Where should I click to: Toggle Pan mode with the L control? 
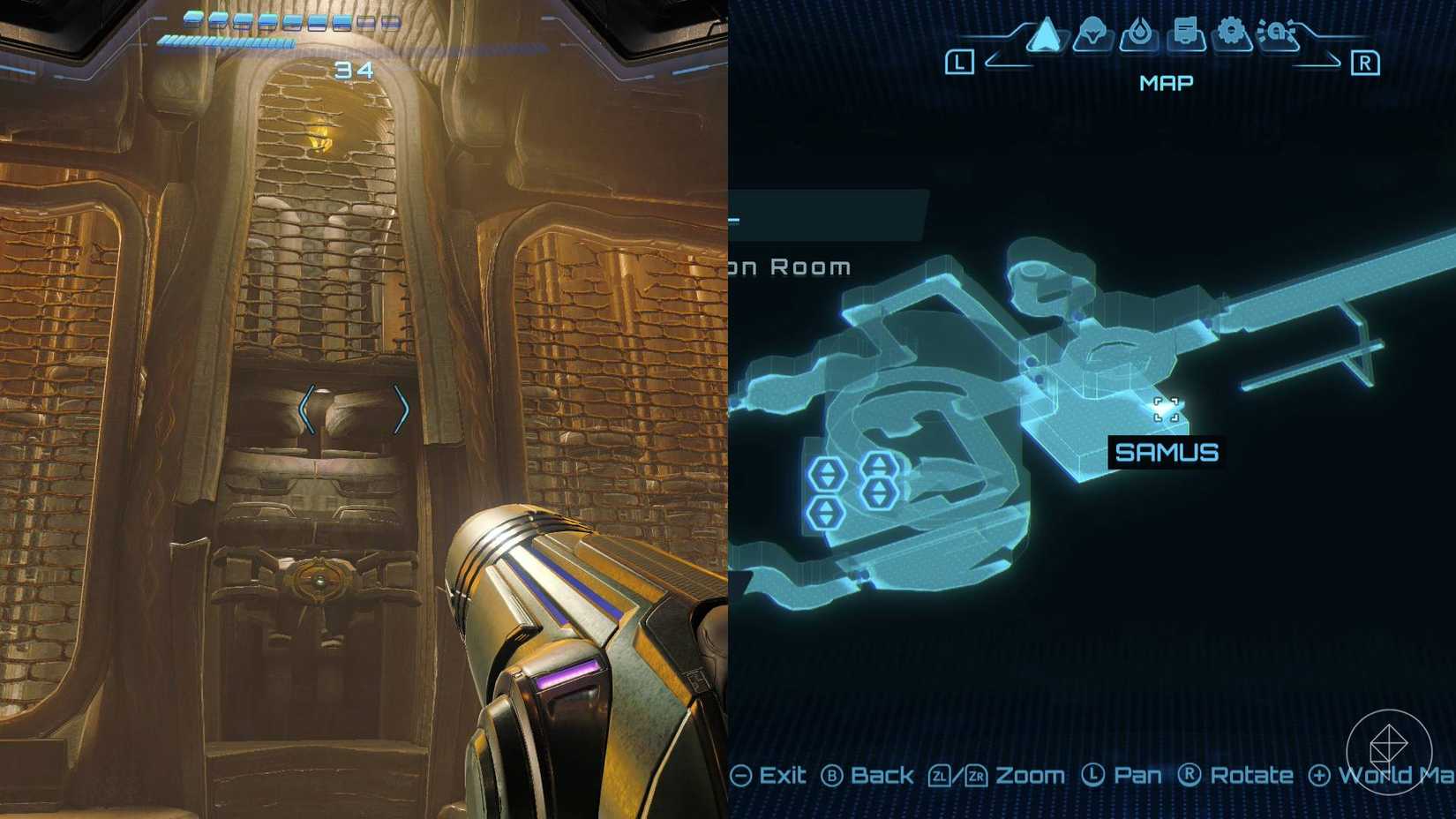[x=1095, y=775]
